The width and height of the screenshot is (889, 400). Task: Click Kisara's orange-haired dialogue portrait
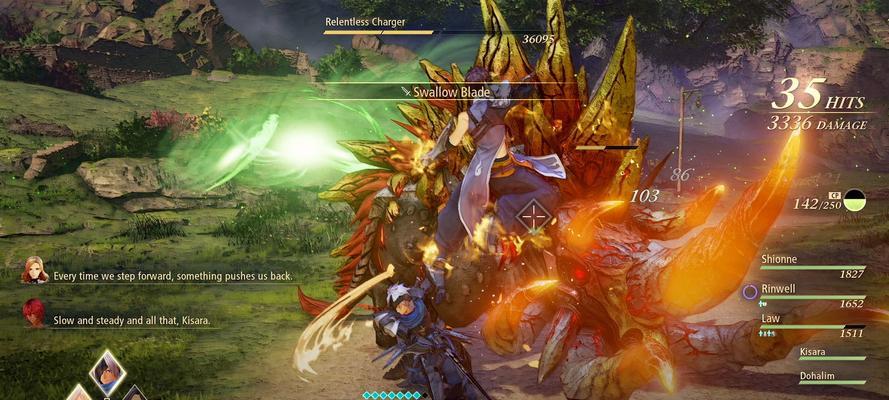pyautogui.click(x=35, y=270)
